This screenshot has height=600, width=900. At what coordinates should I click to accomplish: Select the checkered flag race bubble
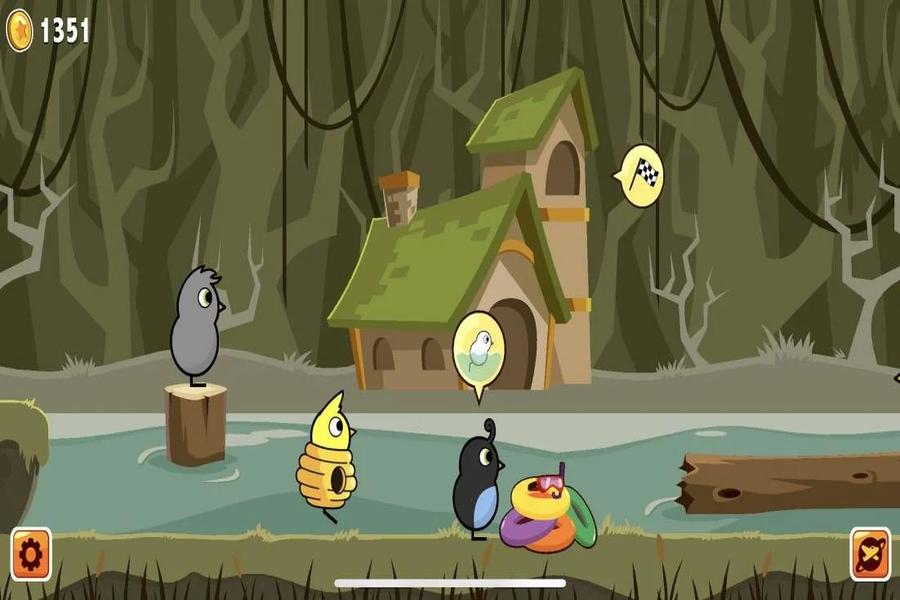tap(642, 176)
